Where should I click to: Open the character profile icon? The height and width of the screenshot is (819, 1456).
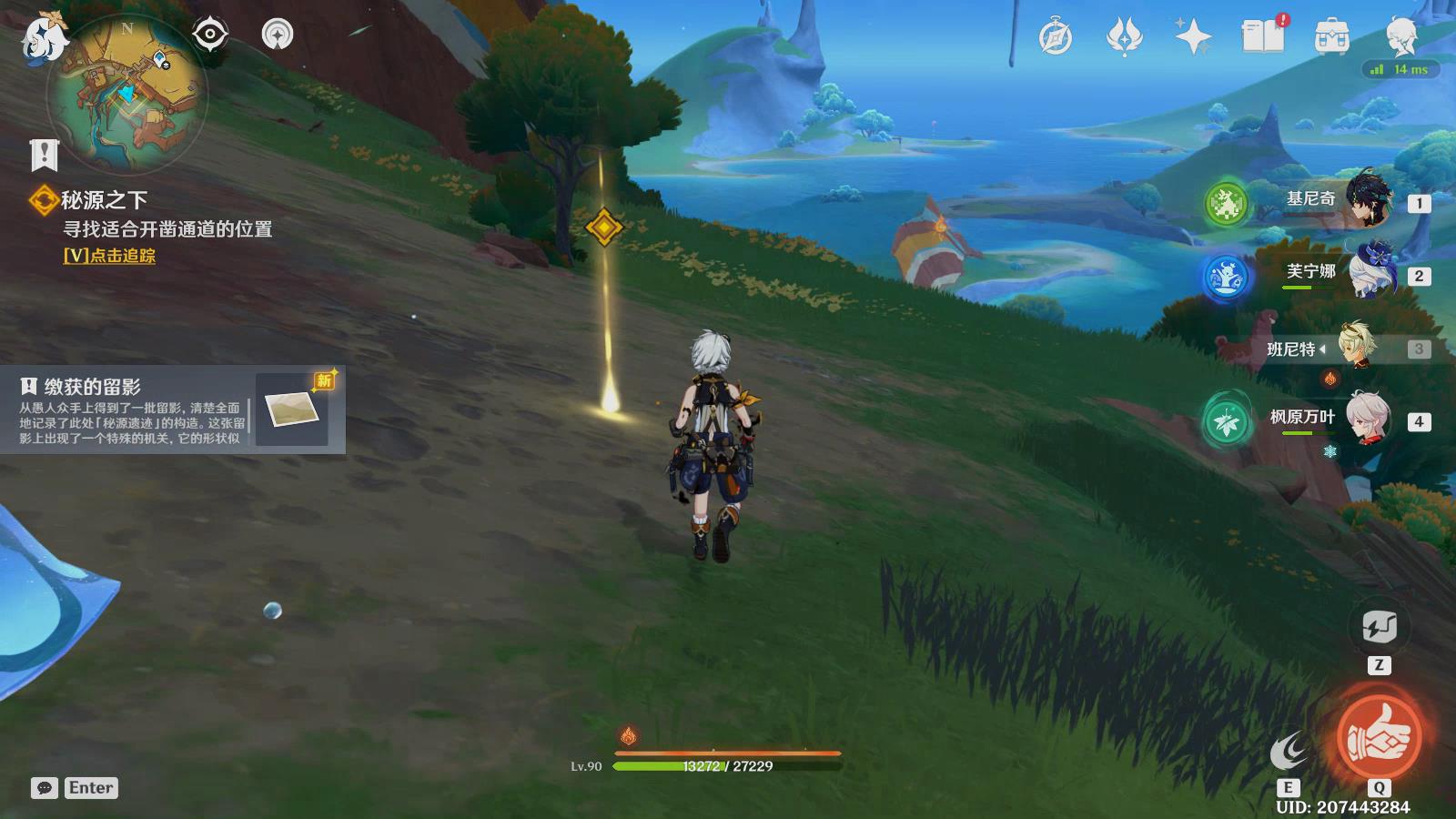click(1400, 36)
